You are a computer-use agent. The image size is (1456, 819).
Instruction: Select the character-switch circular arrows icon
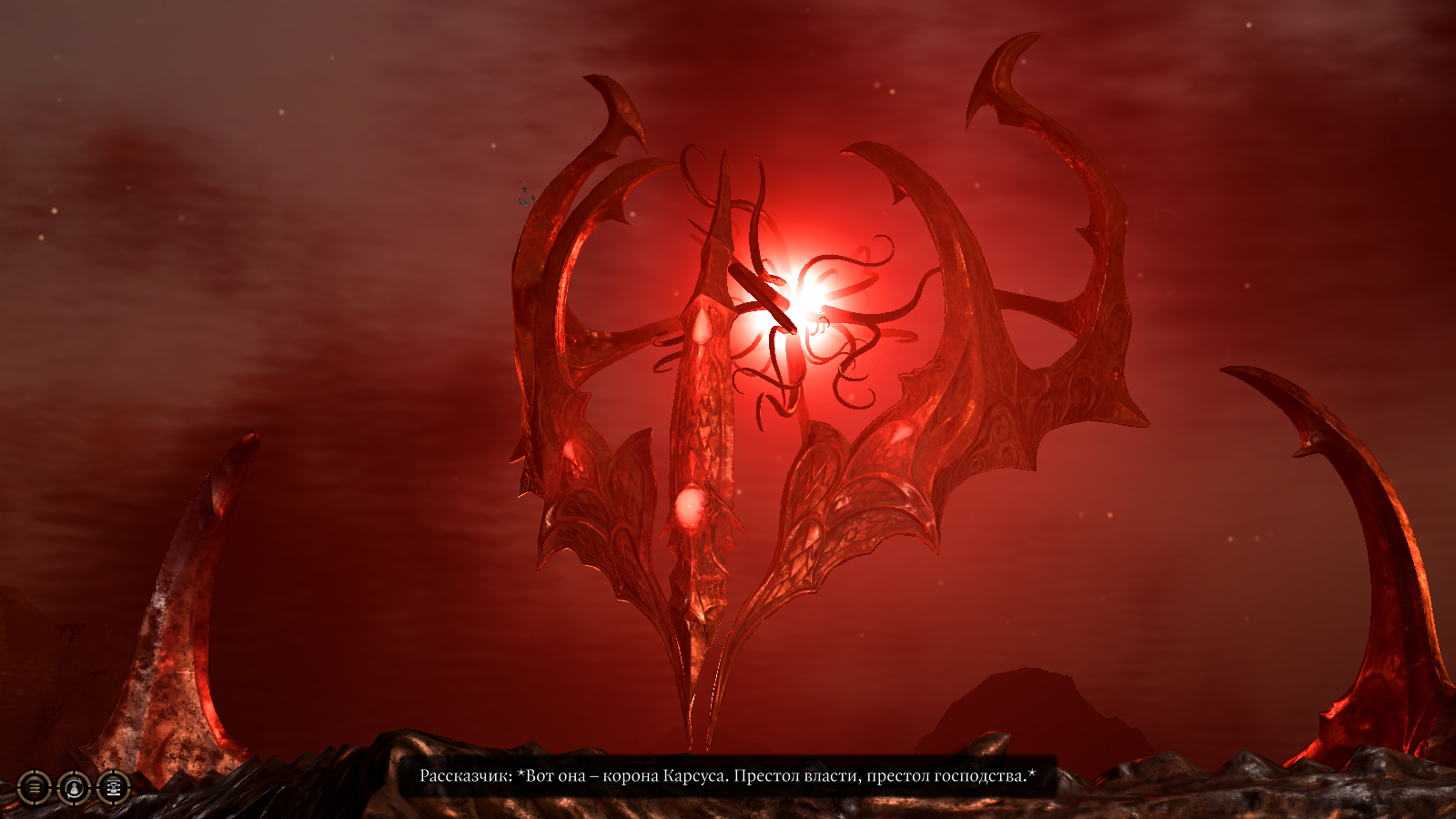(x=75, y=788)
